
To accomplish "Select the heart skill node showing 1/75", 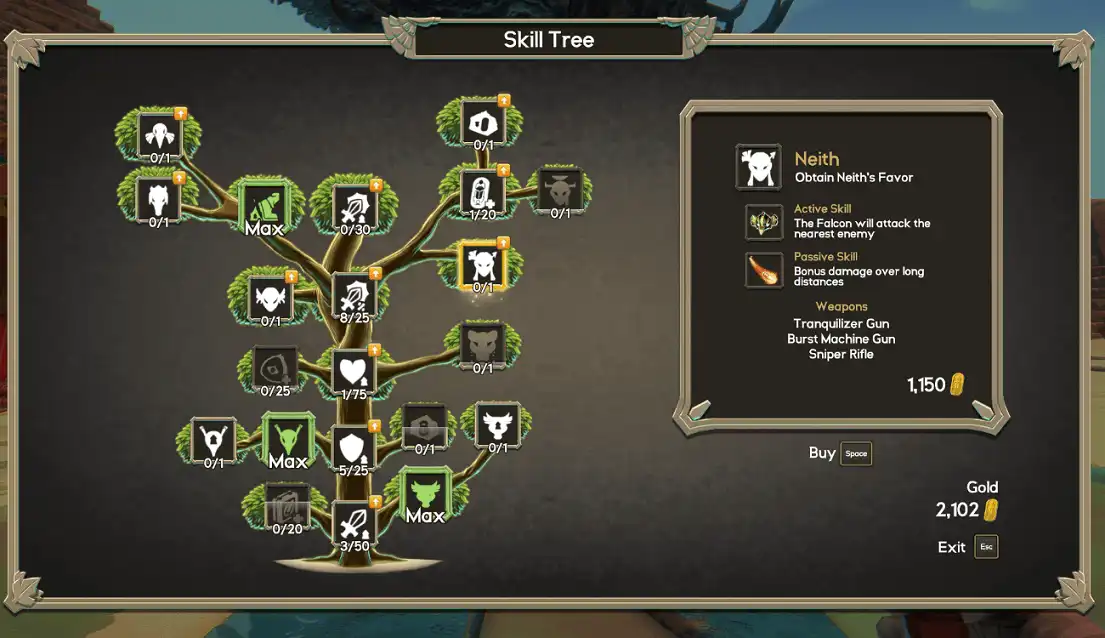I will (x=353, y=371).
